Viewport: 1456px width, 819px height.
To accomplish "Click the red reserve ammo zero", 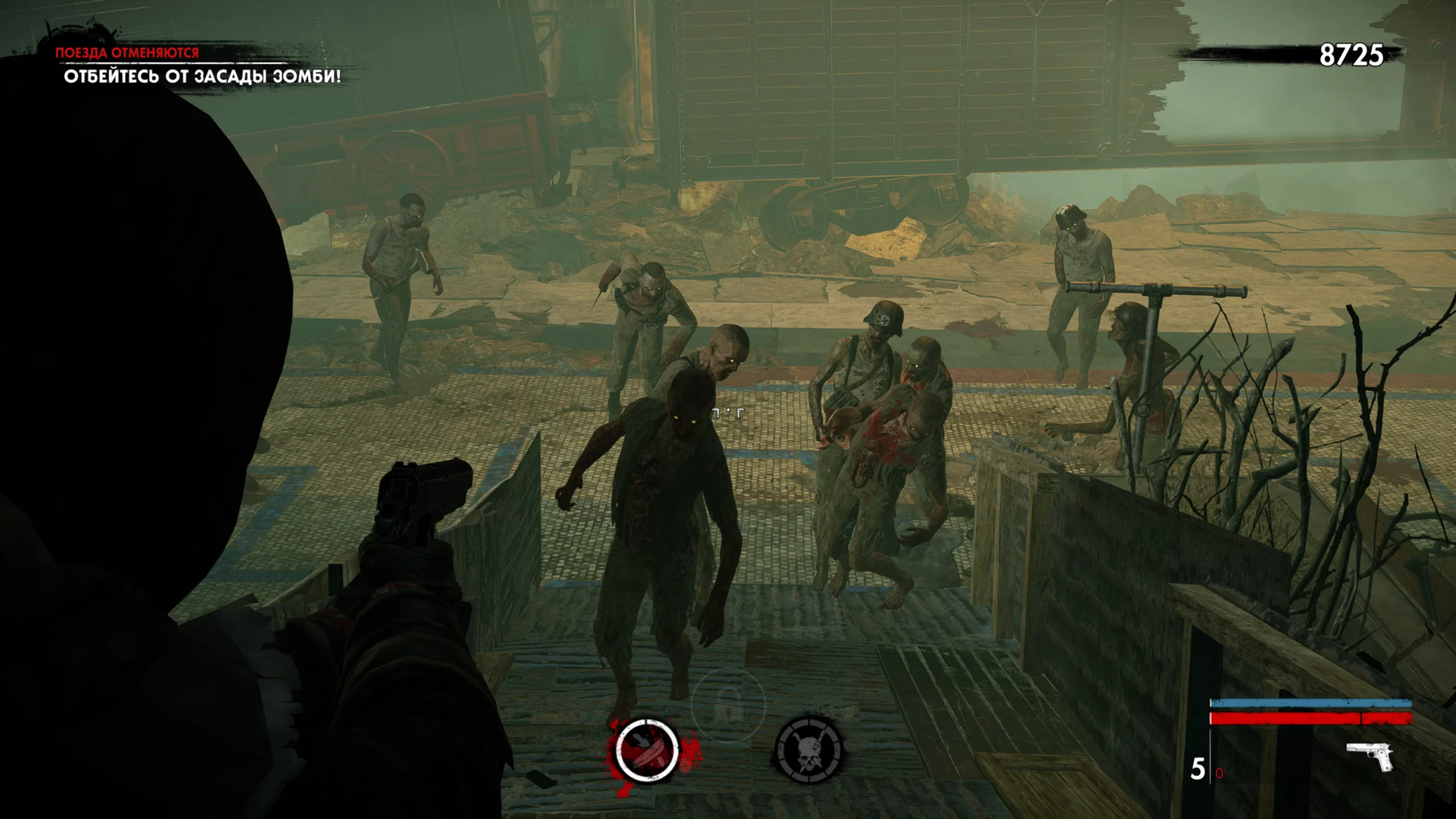I will [x=1219, y=774].
